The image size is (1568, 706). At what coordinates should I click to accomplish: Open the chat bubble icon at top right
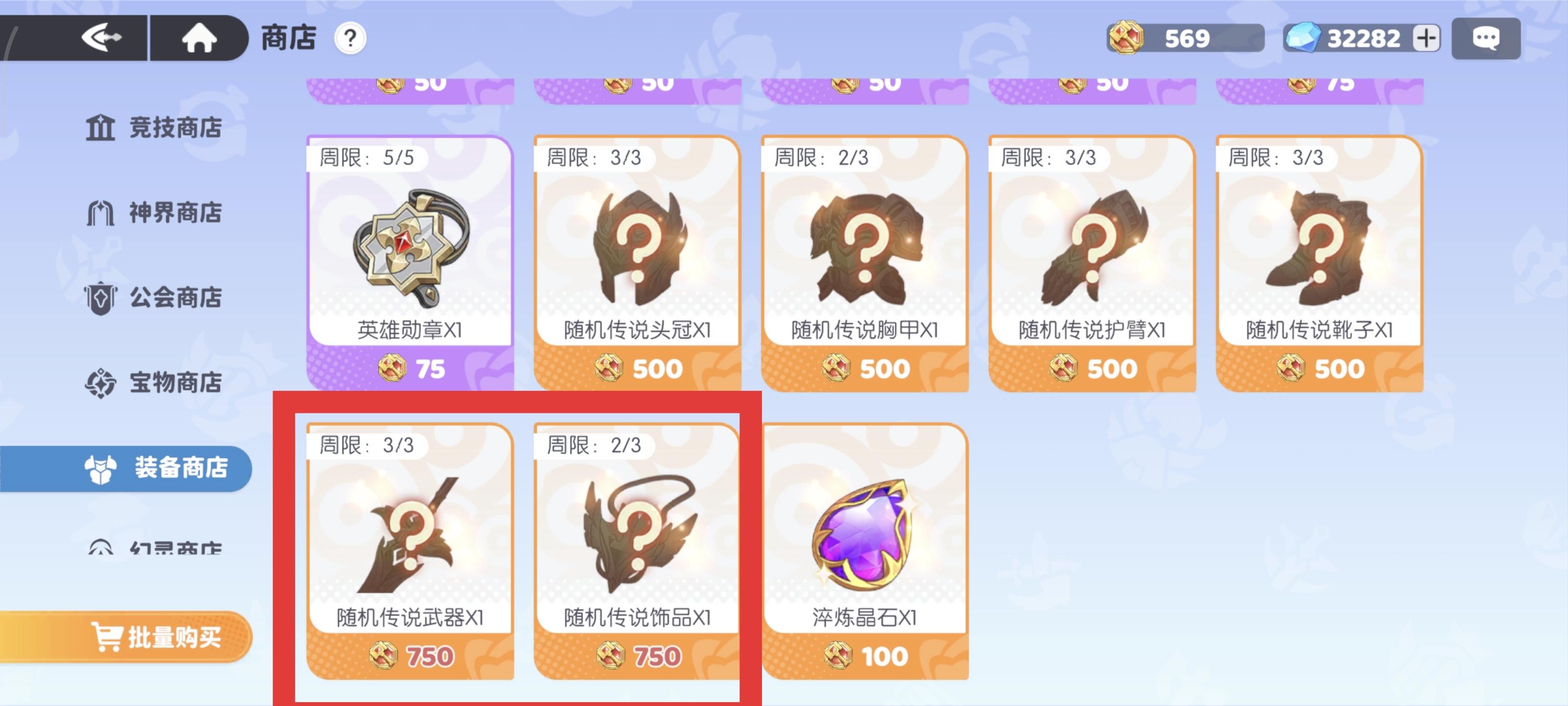1487,38
